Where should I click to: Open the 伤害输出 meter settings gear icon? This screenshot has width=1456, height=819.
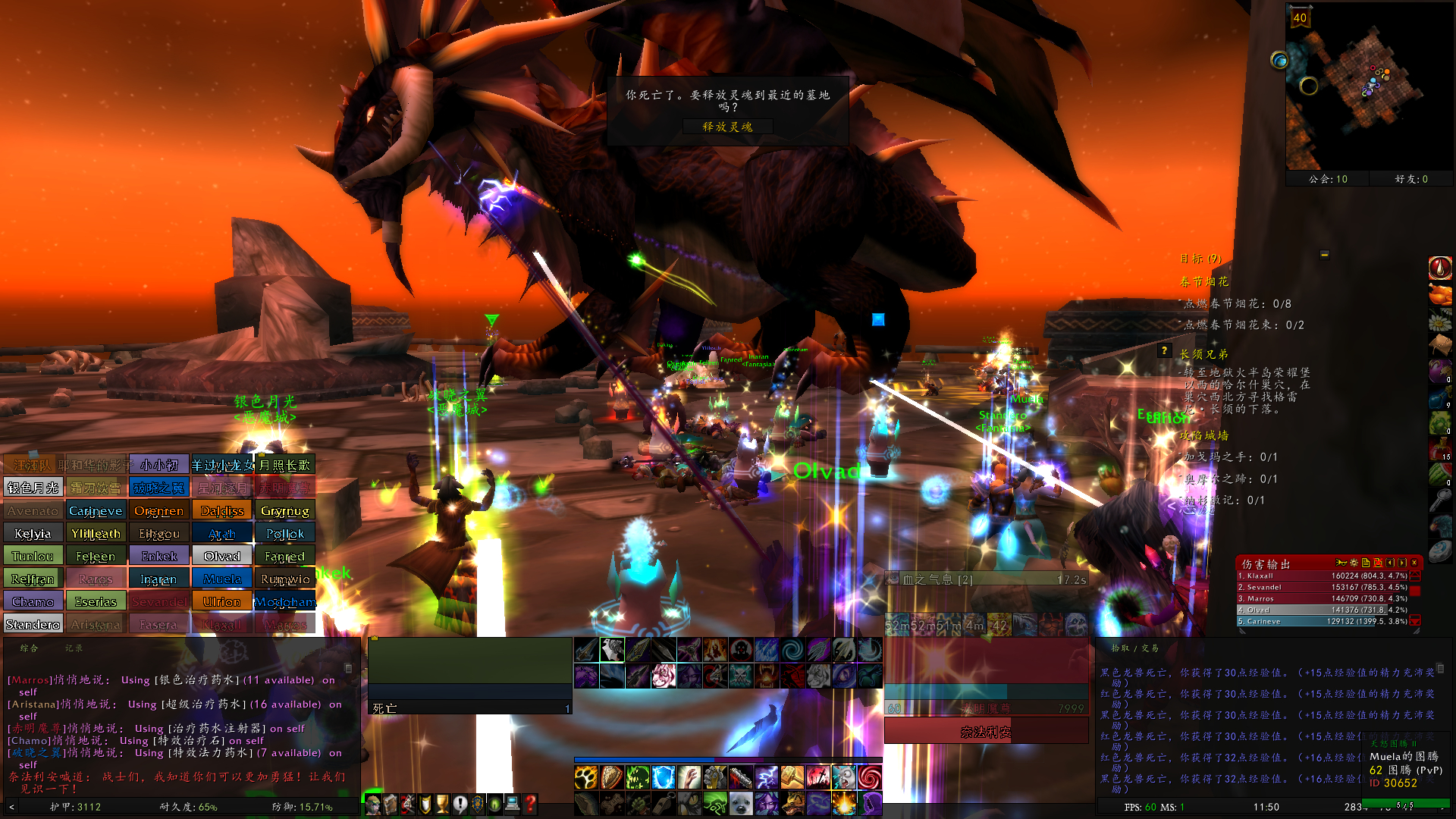point(1354,563)
